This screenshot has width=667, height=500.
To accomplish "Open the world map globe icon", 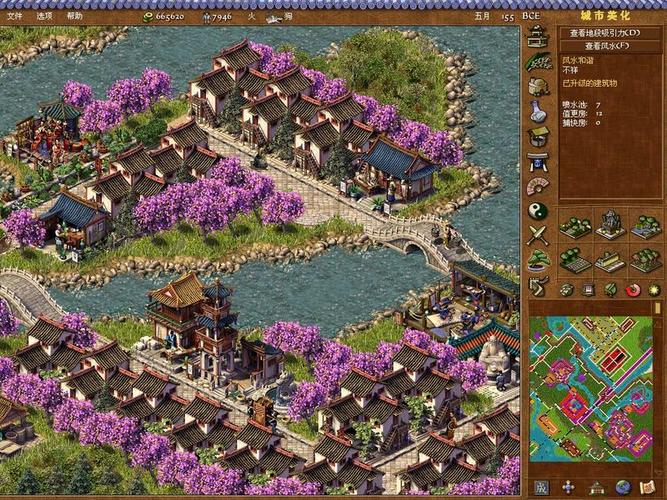I will click(x=622, y=488).
